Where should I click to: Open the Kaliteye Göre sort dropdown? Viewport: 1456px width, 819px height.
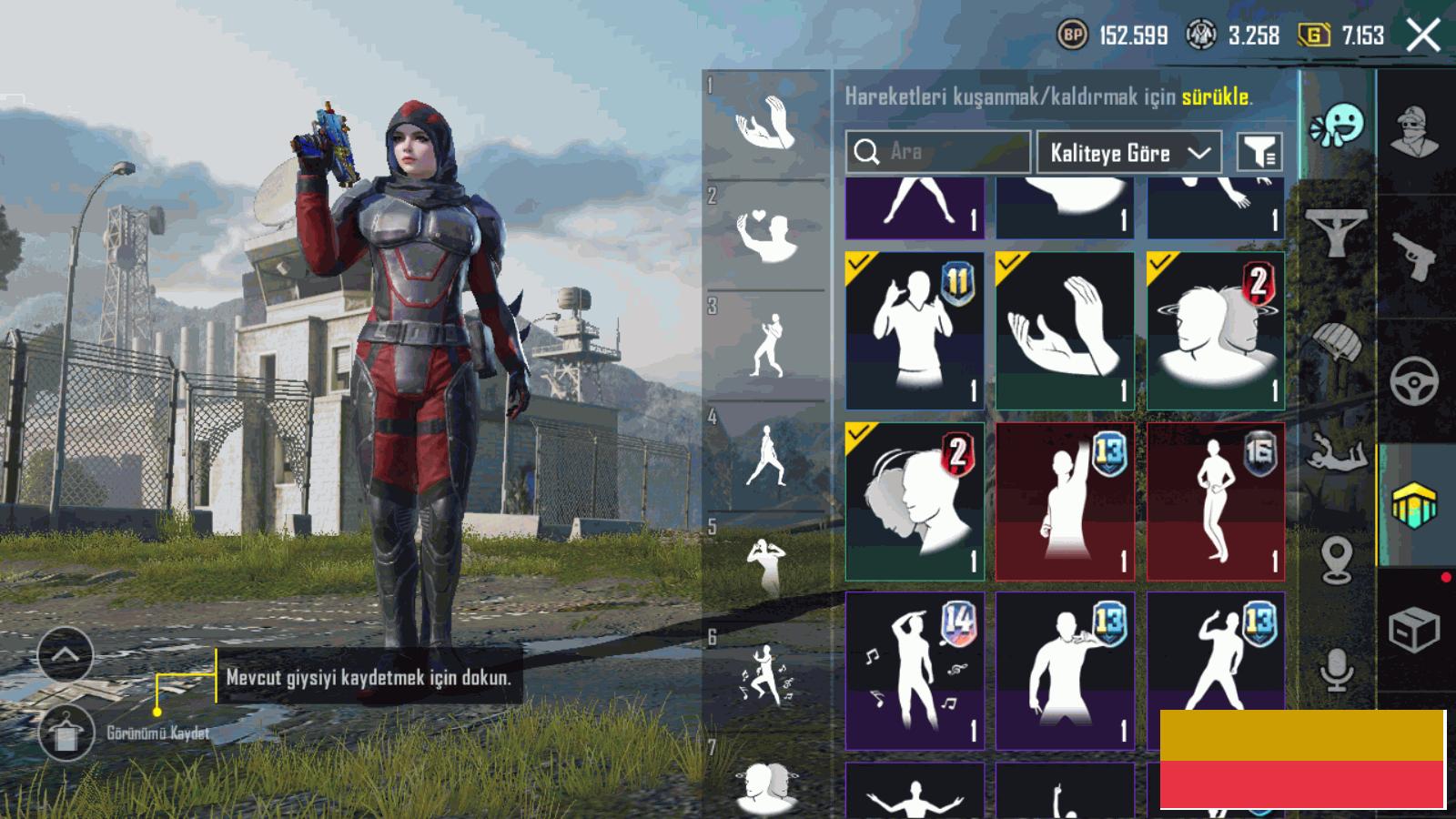tap(1128, 153)
